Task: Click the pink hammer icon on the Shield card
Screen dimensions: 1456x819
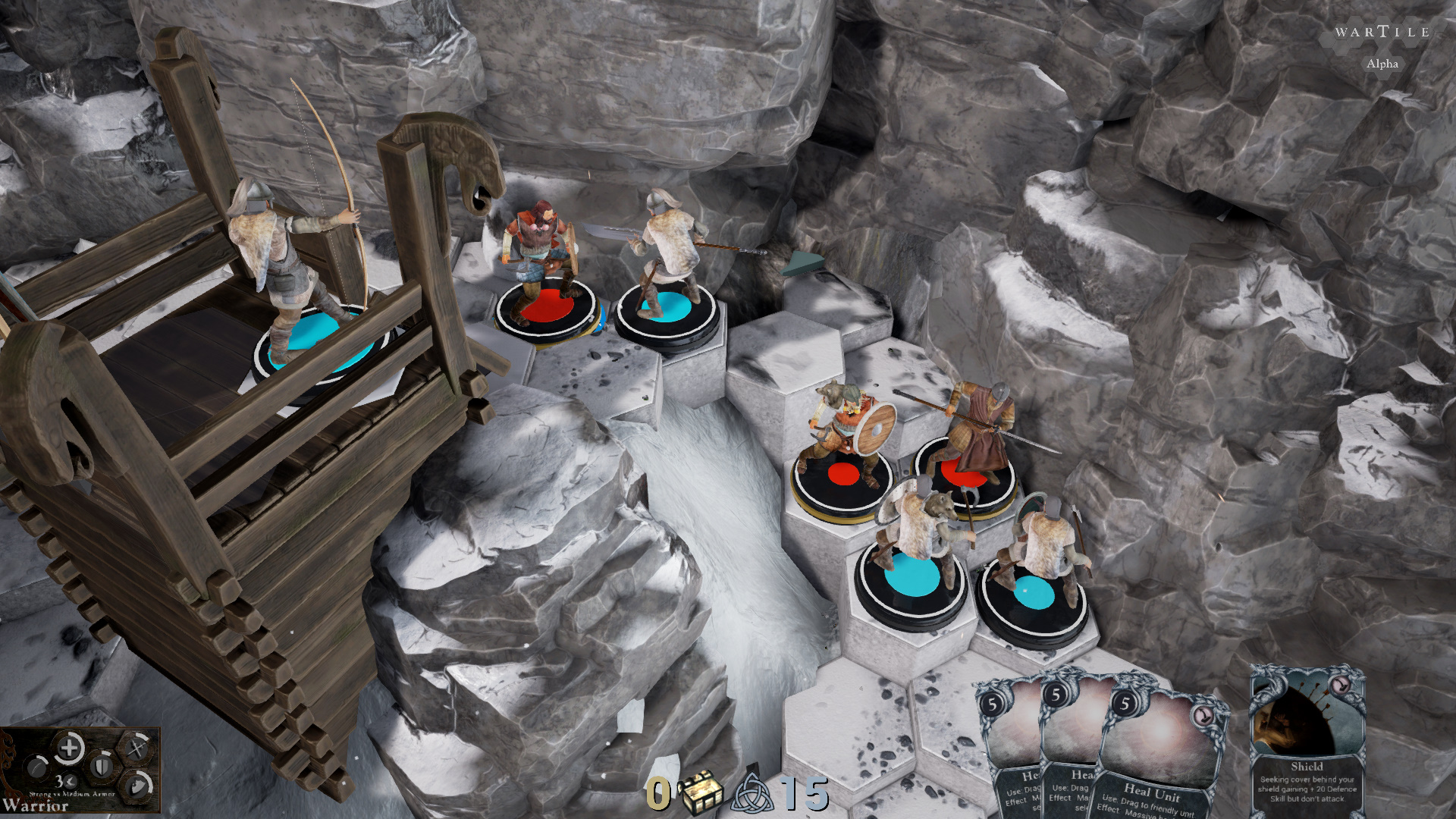Action: coord(1340,686)
